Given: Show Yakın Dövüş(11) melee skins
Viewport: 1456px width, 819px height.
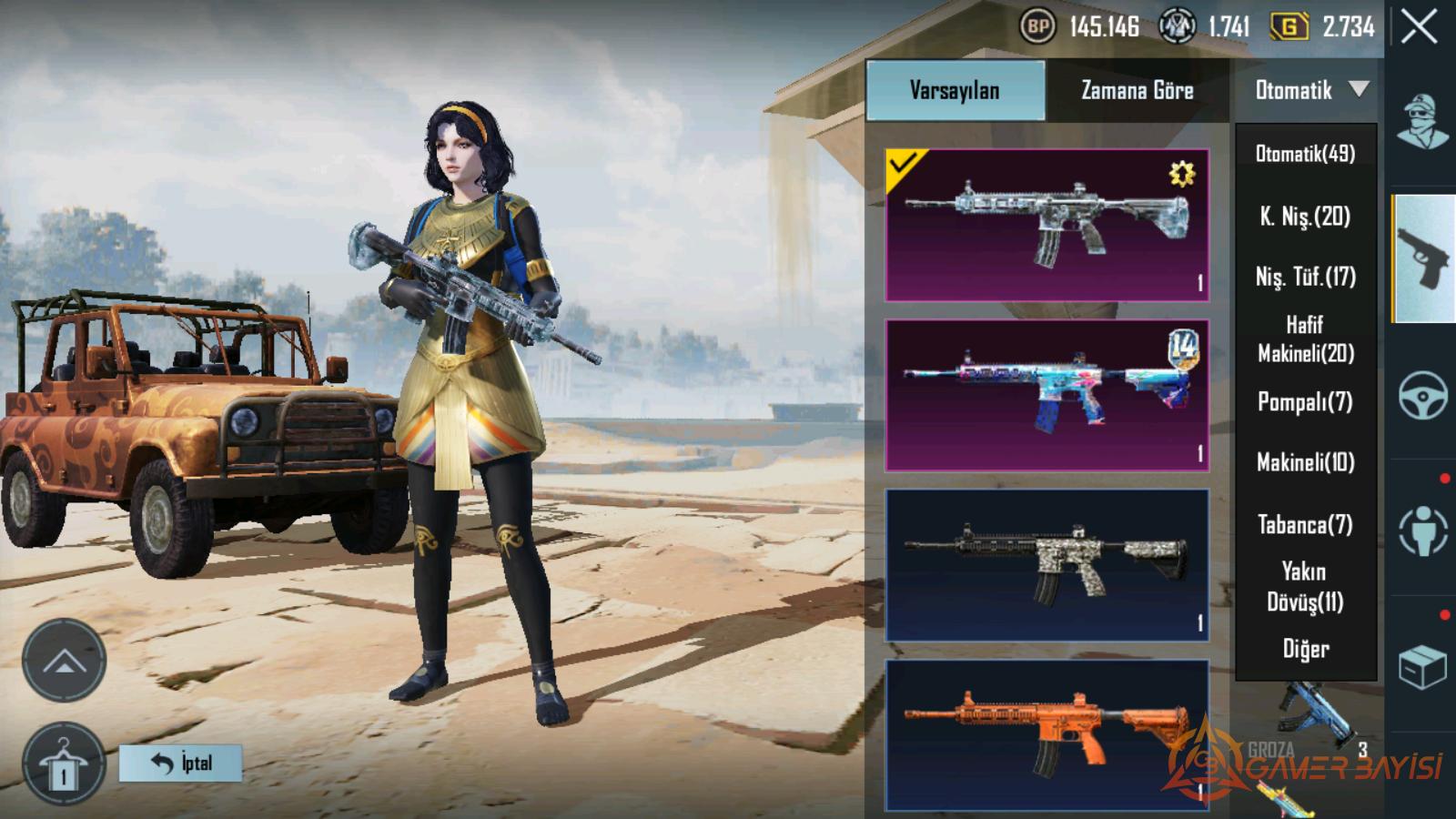Looking at the screenshot, I should pos(1305,586).
